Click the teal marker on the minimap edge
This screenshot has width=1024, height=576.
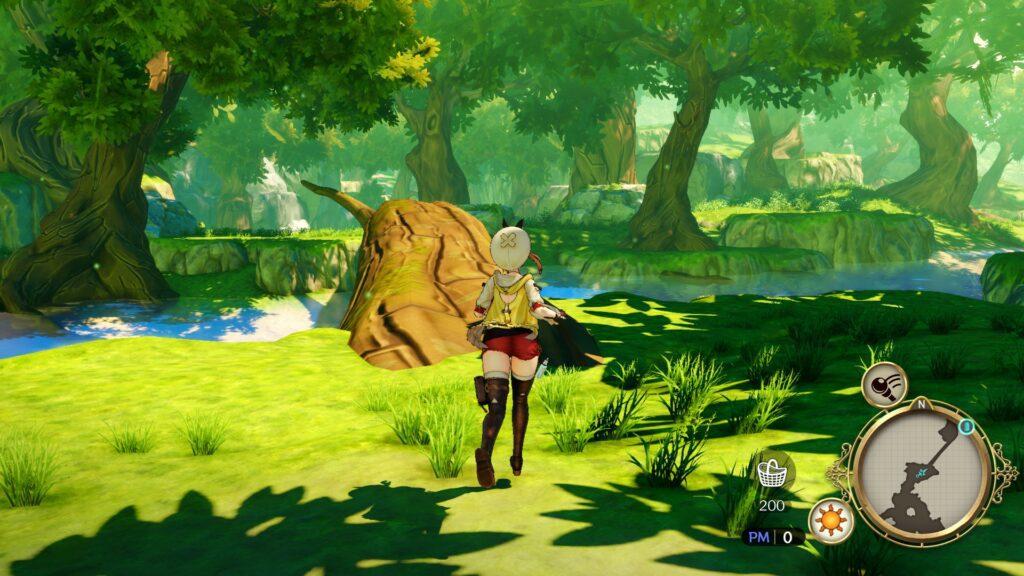[x=966, y=427]
